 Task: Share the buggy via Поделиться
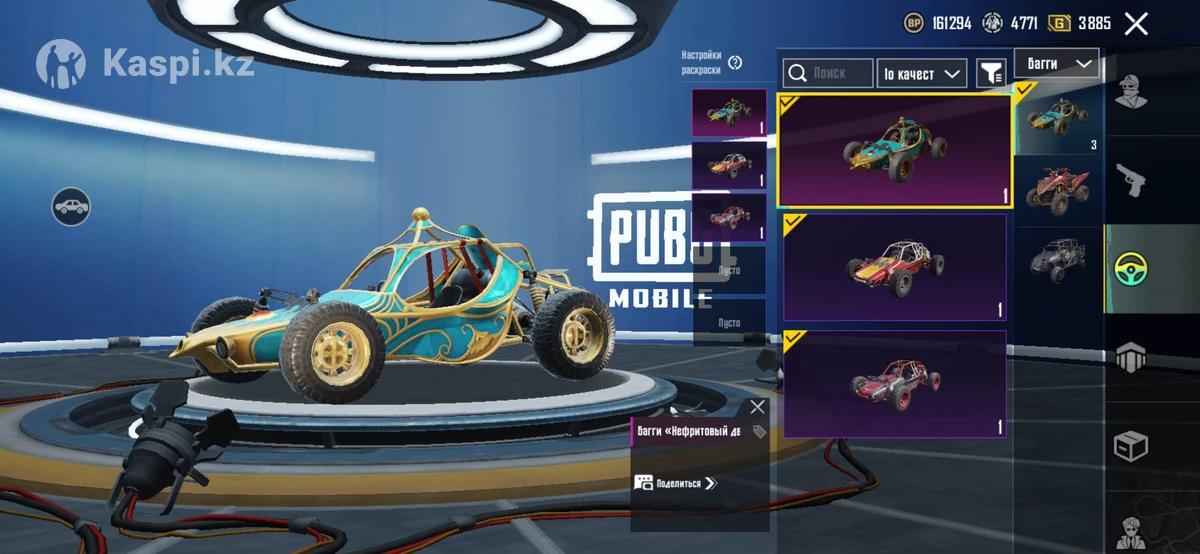click(677, 483)
